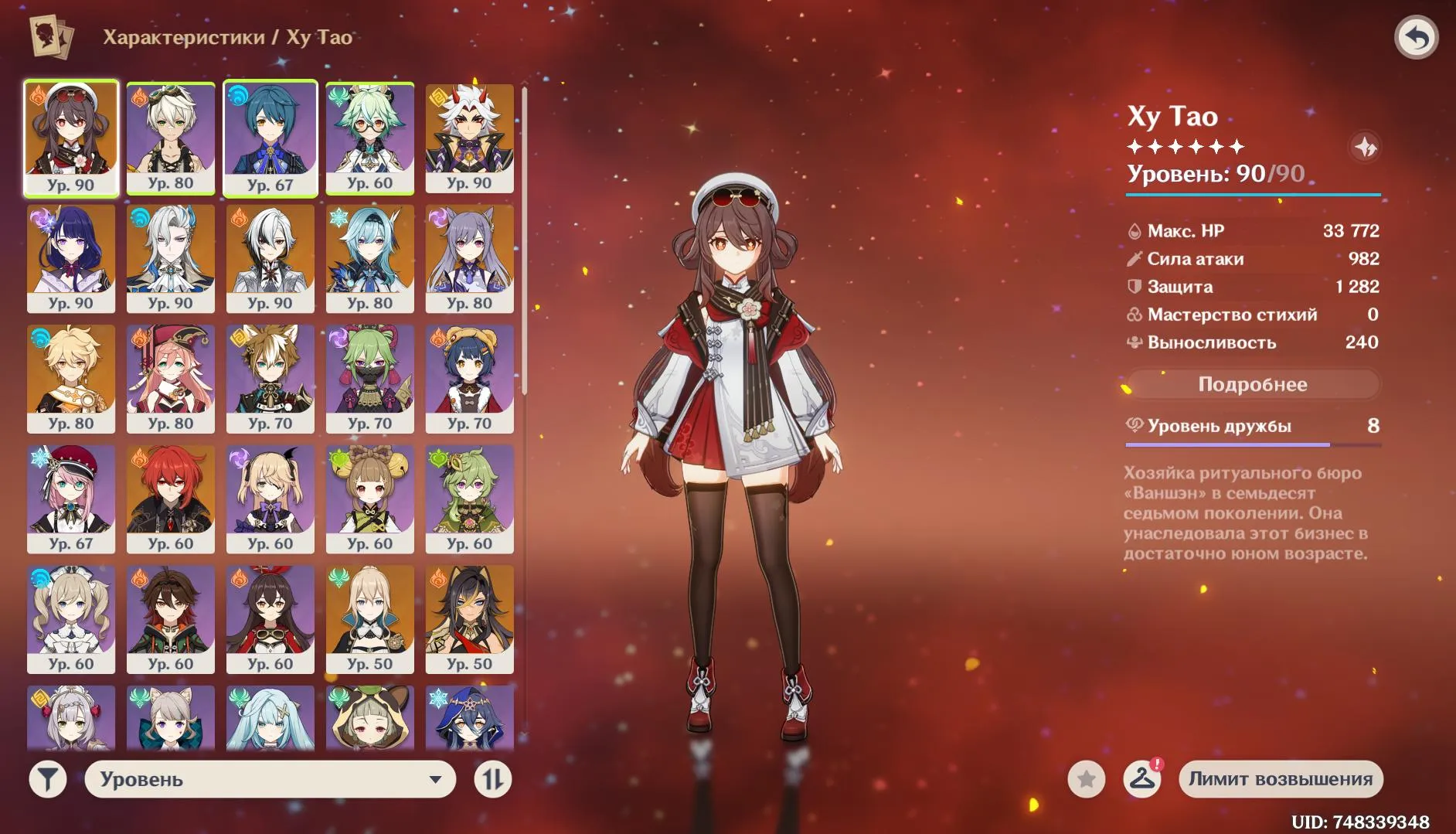Open Лимит возвышения

pos(1281,779)
